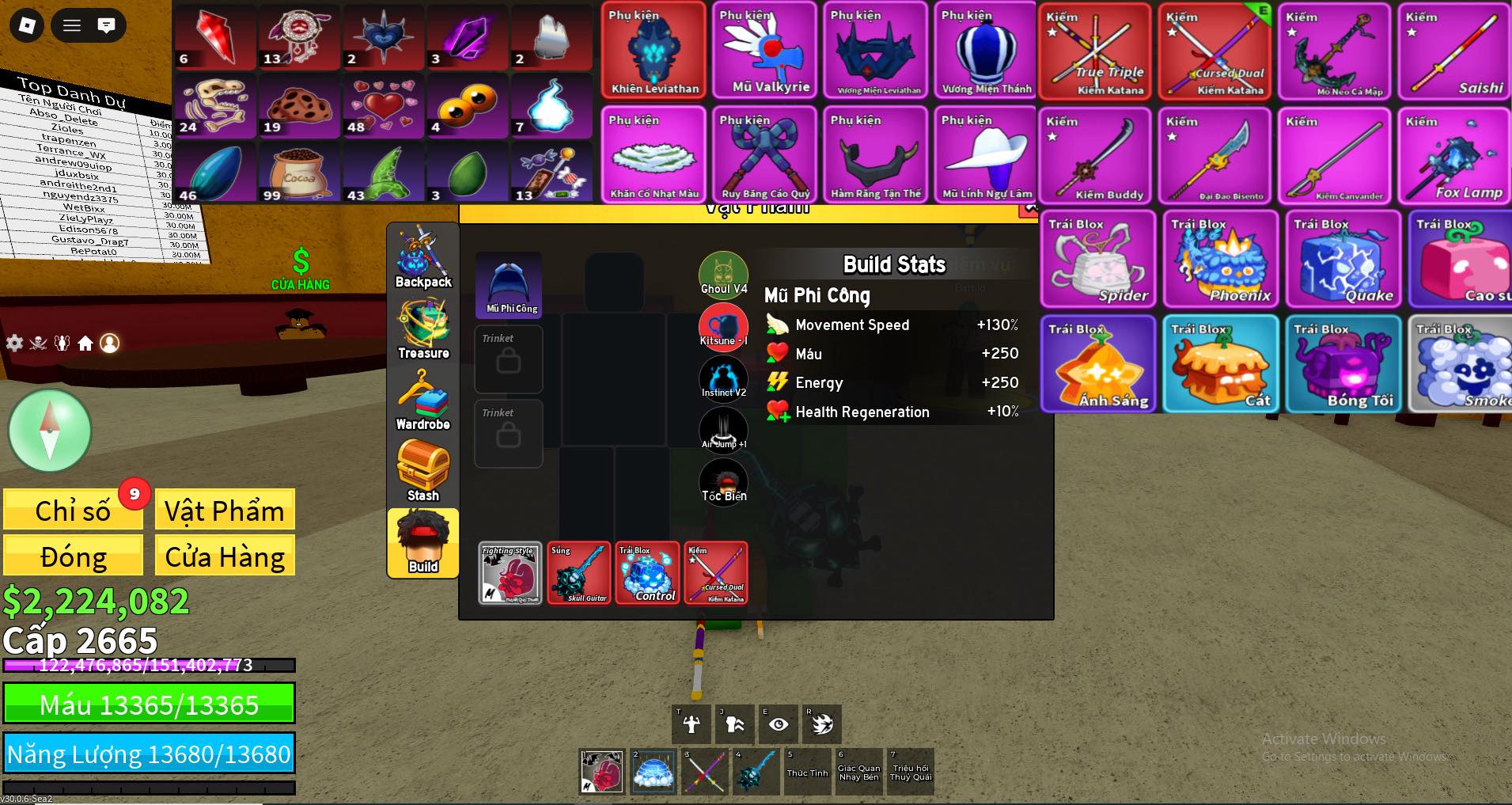The image size is (1512, 805).
Task: Choose the Khiên Leviathan accessory
Action: pyautogui.click(x=654, y=51)
